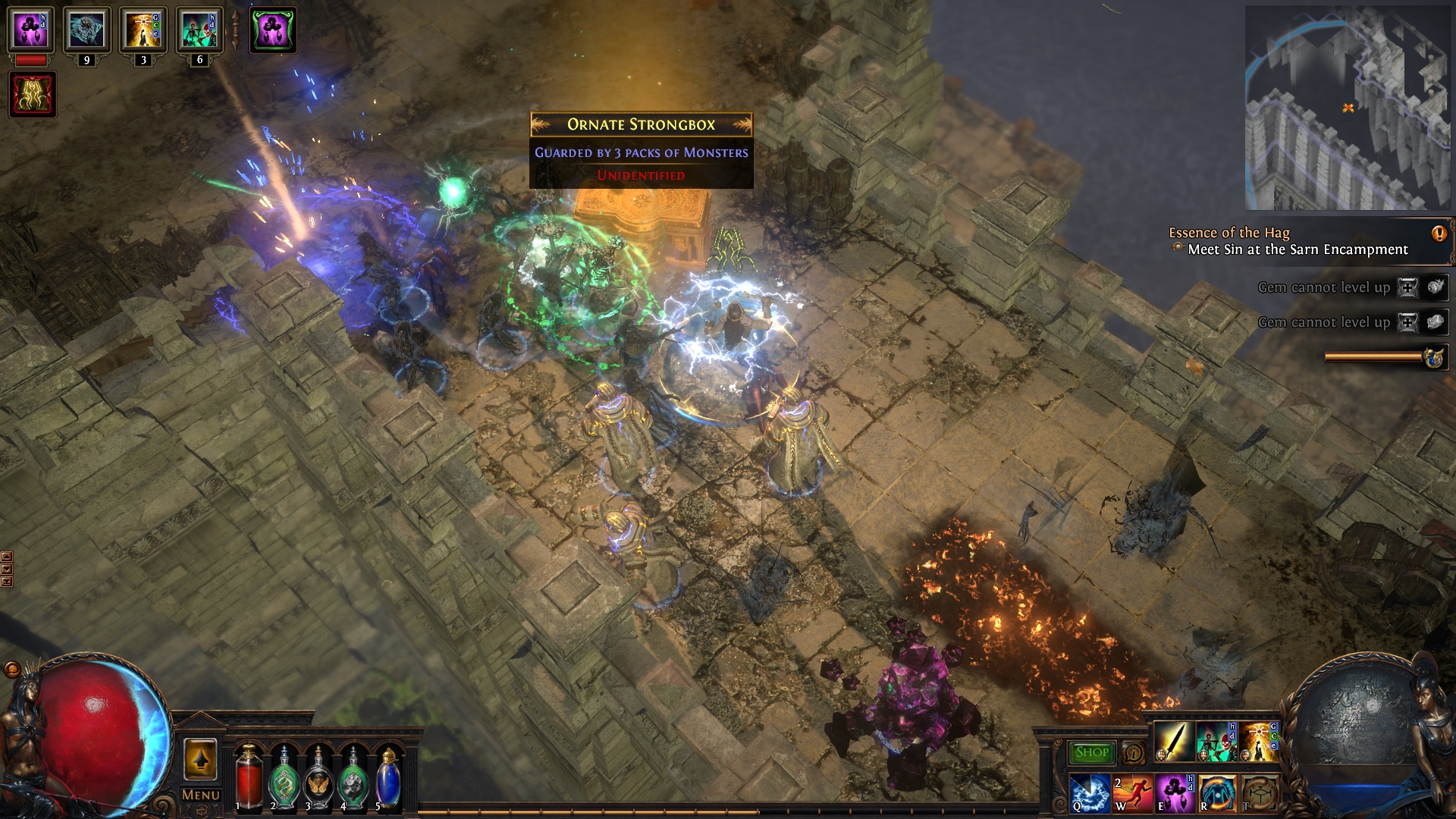Click the spider minion icon showing 9
The height and width of the screenshot is (819, 1456).
coord(86,30)
